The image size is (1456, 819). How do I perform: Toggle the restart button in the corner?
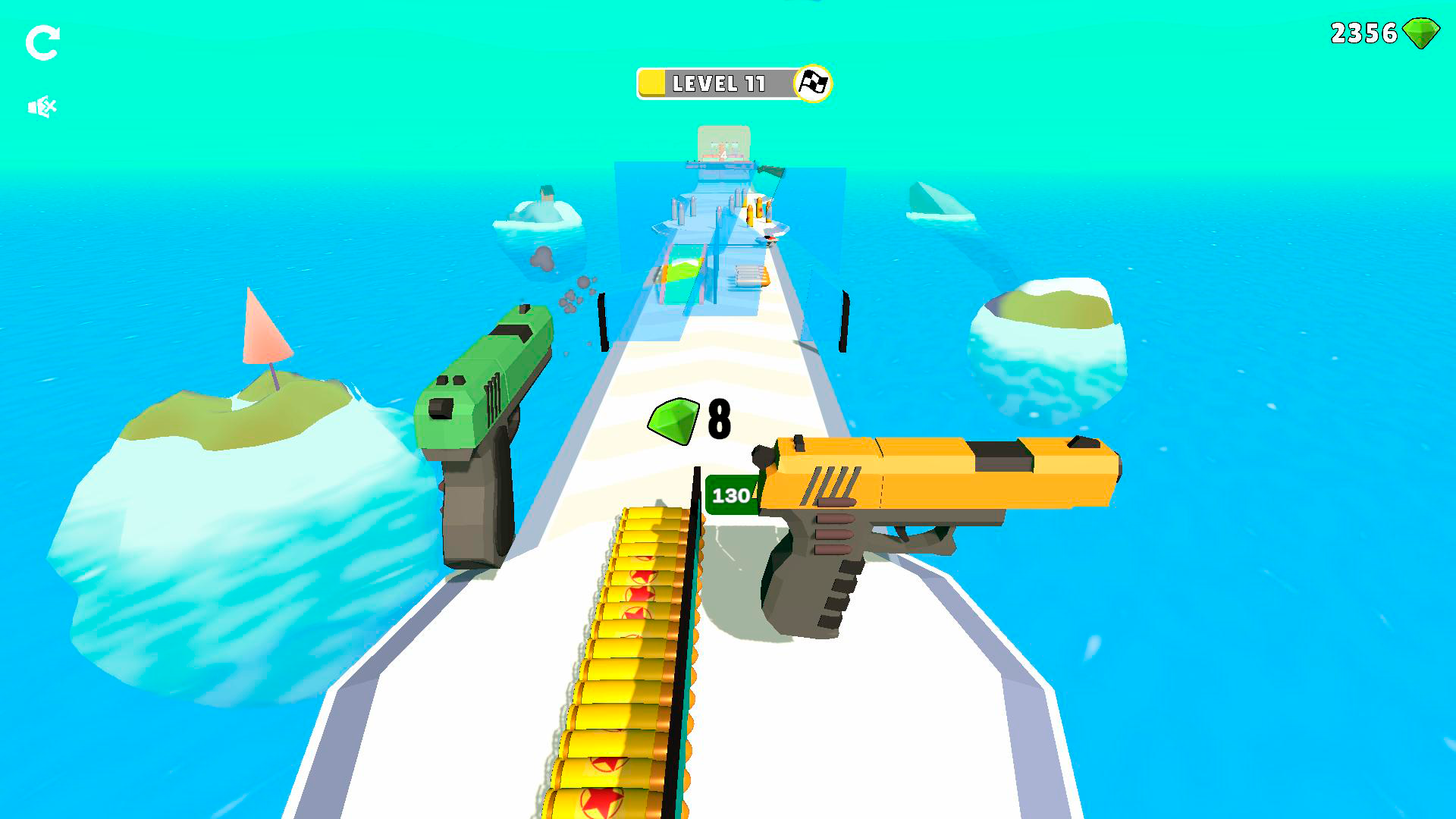pyautogui.click(x=43, y=41)
